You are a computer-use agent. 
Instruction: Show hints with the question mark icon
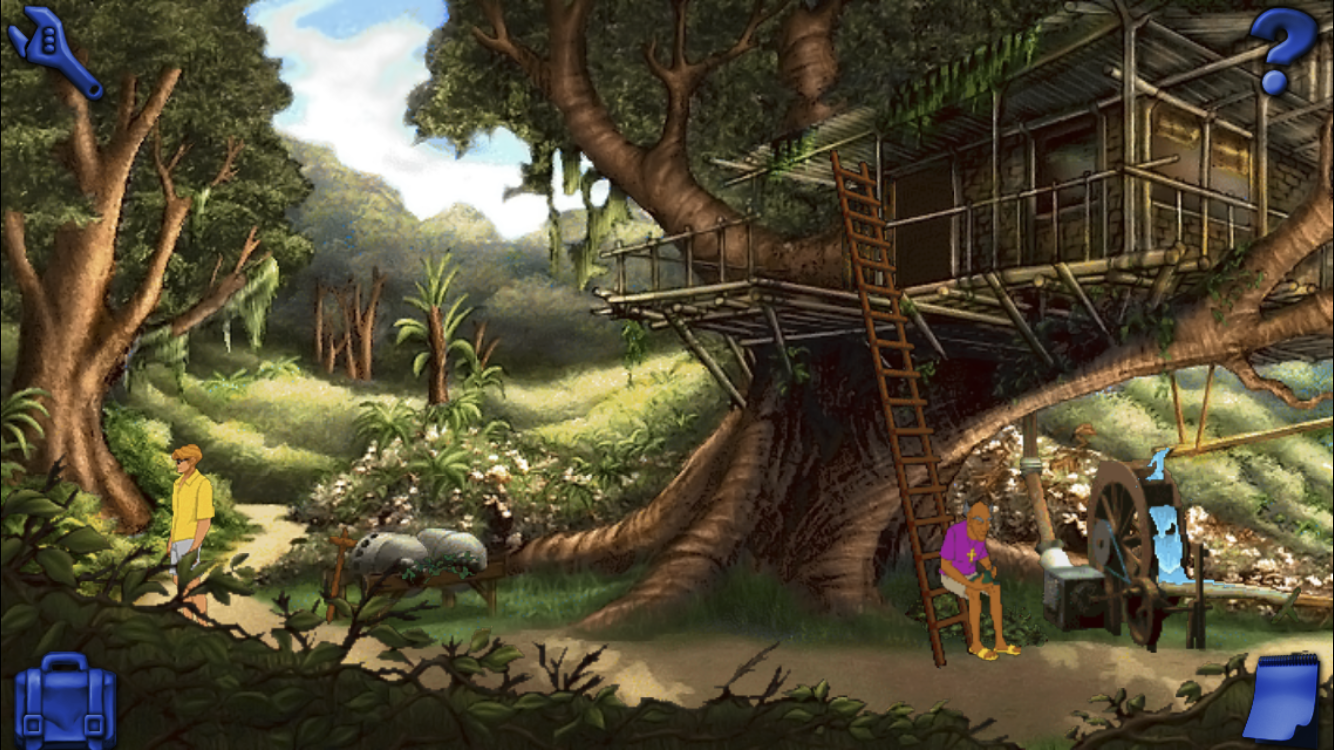(1283, 48)
